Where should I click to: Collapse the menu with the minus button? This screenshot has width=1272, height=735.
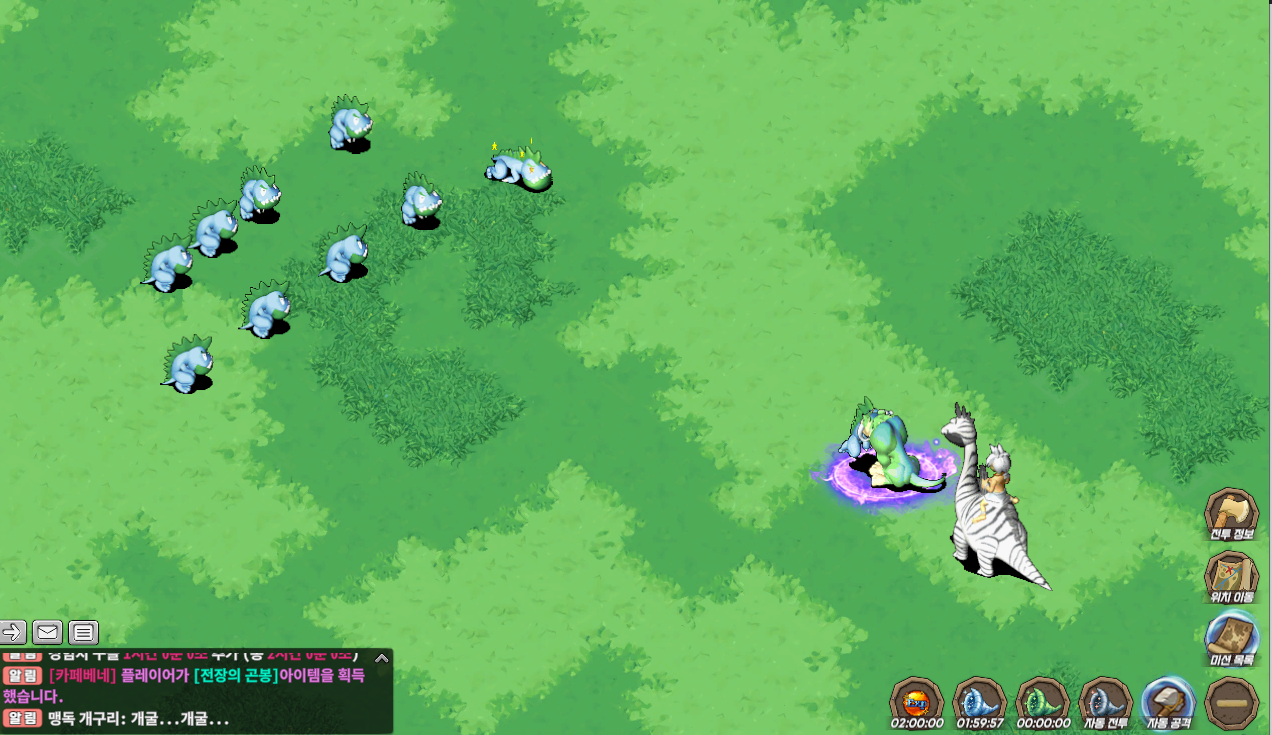click(1231, 703)
